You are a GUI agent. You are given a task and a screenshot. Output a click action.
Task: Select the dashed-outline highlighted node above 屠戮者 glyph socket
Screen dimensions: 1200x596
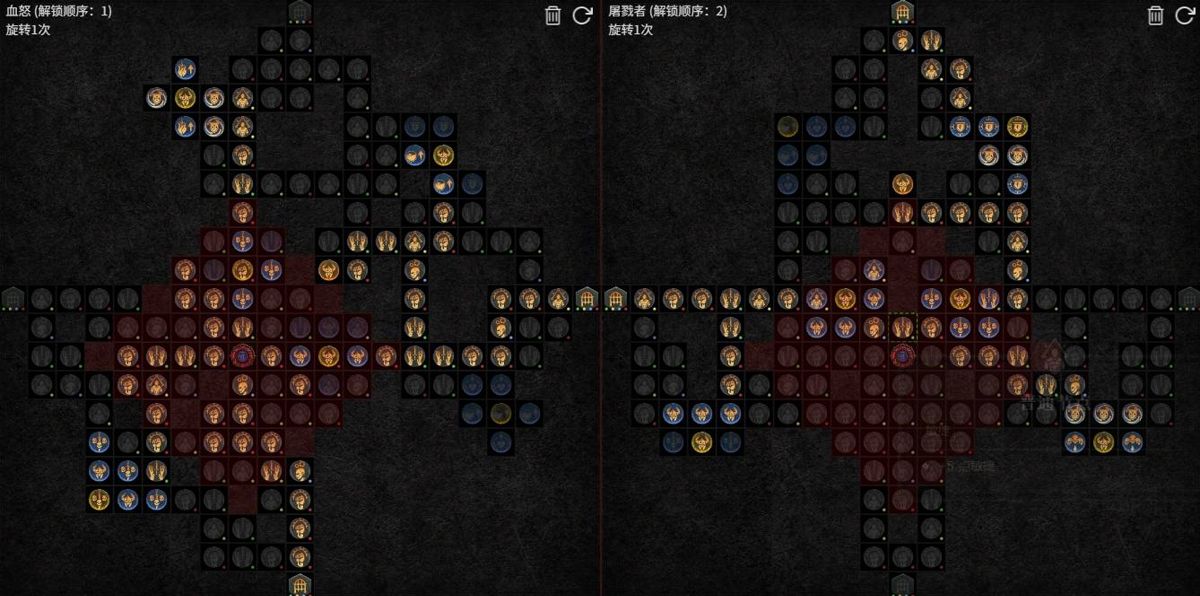point(903,326)
